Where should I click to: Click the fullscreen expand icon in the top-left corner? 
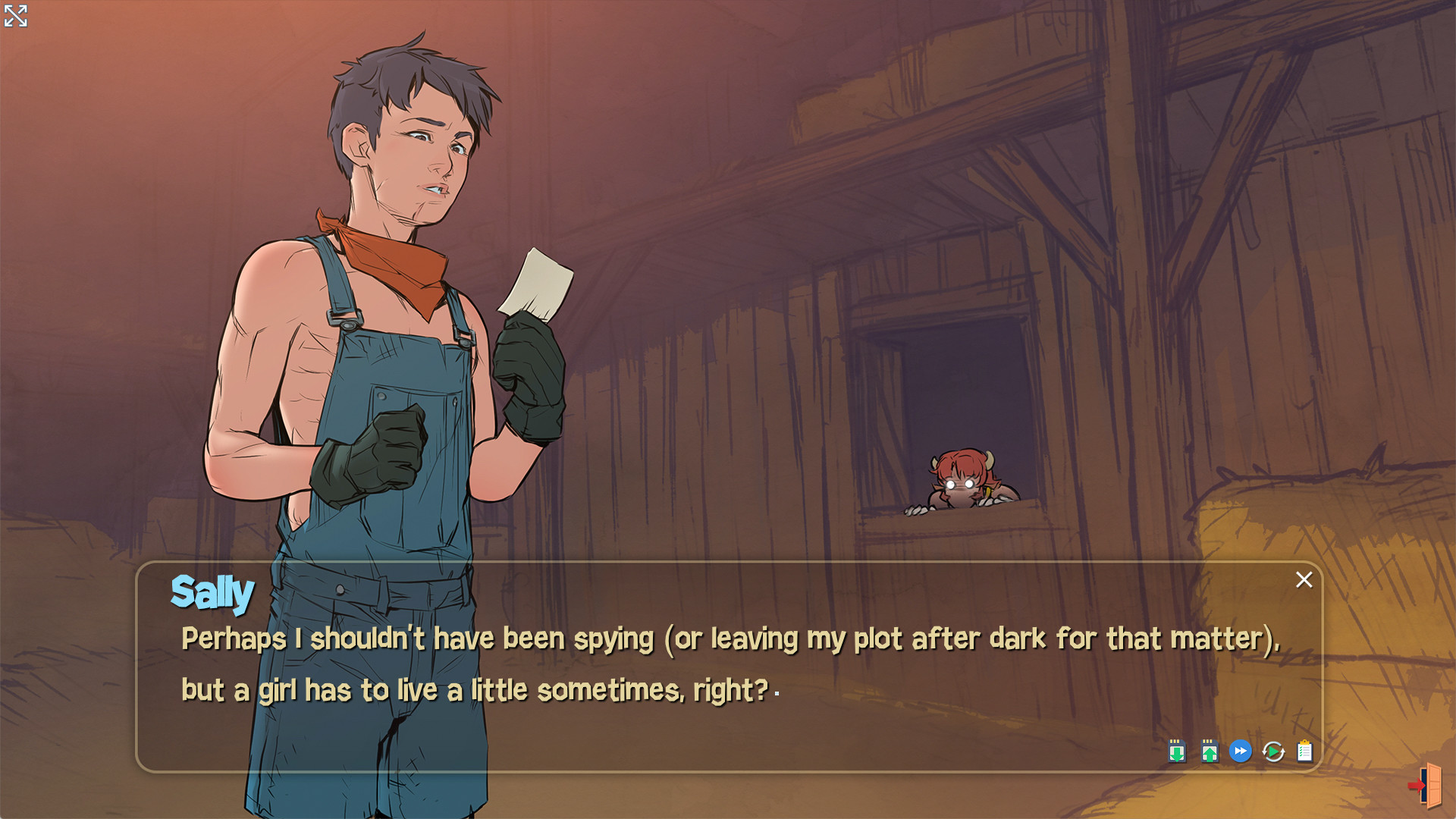pos(17,16)
